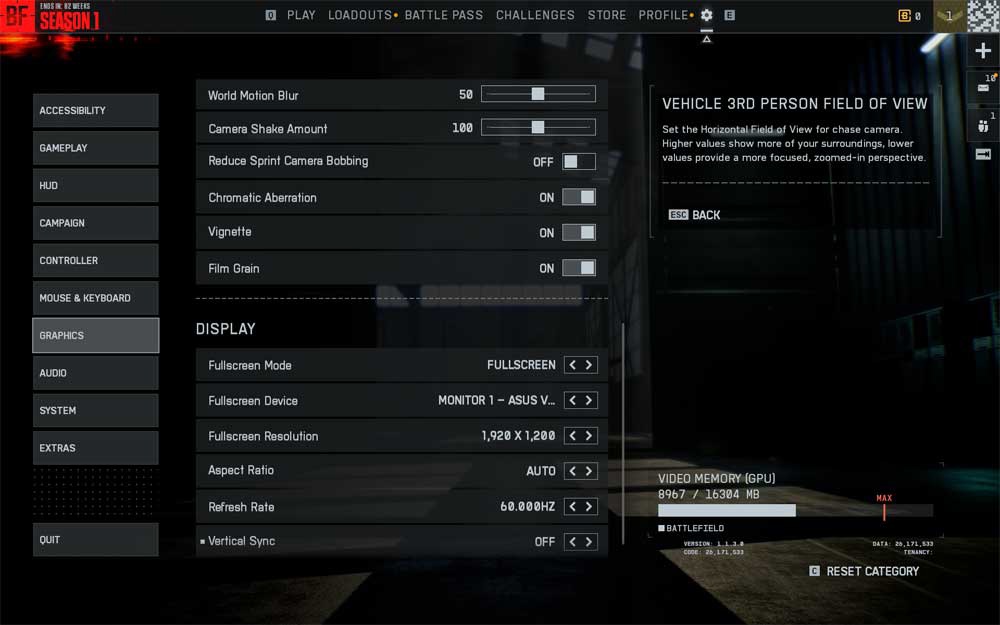Disable the Film Grain toggle

pos(578,268)
